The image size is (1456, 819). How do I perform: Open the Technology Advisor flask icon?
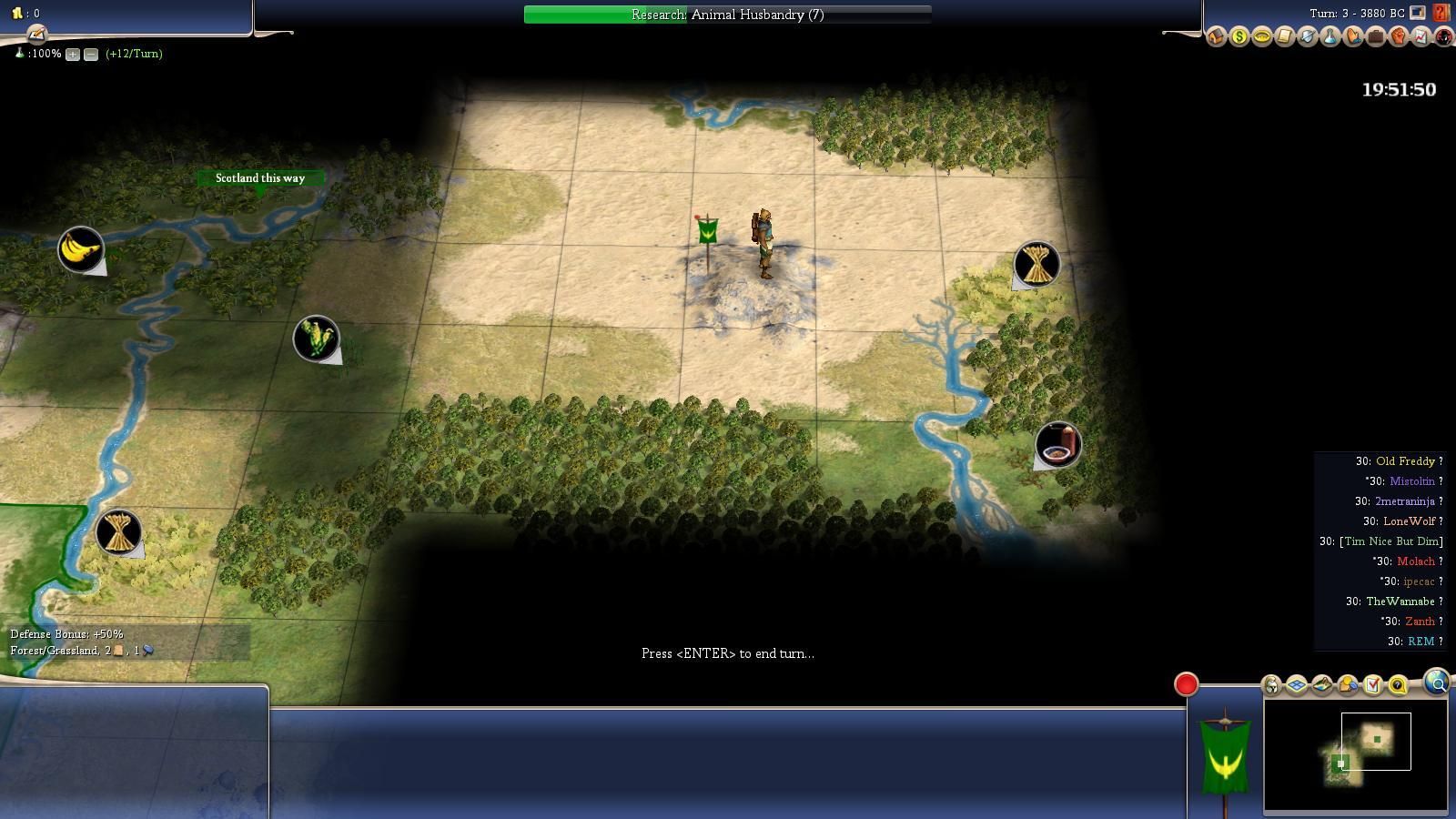coord(1330,37)
